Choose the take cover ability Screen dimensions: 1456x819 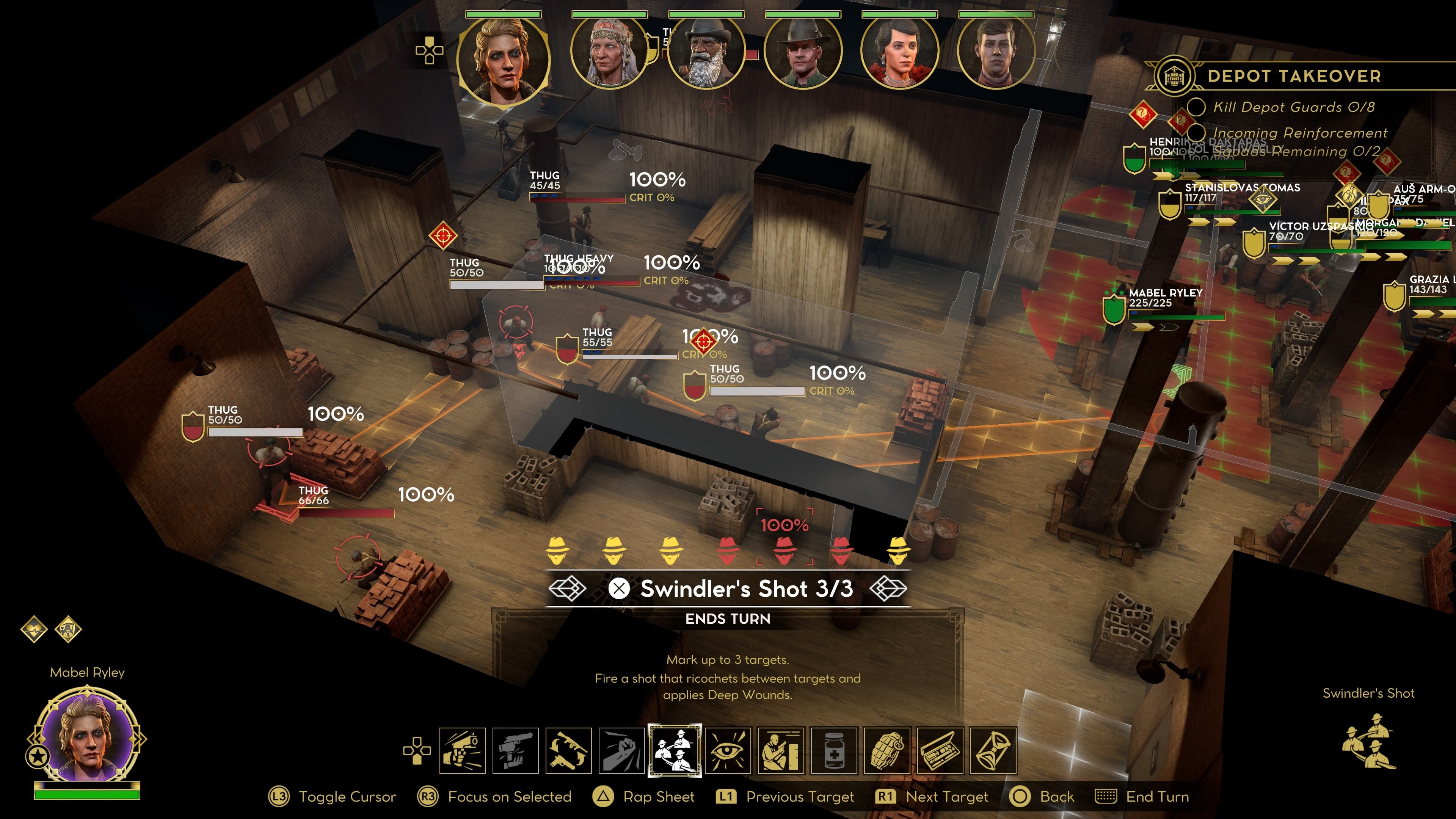(781, 751)
